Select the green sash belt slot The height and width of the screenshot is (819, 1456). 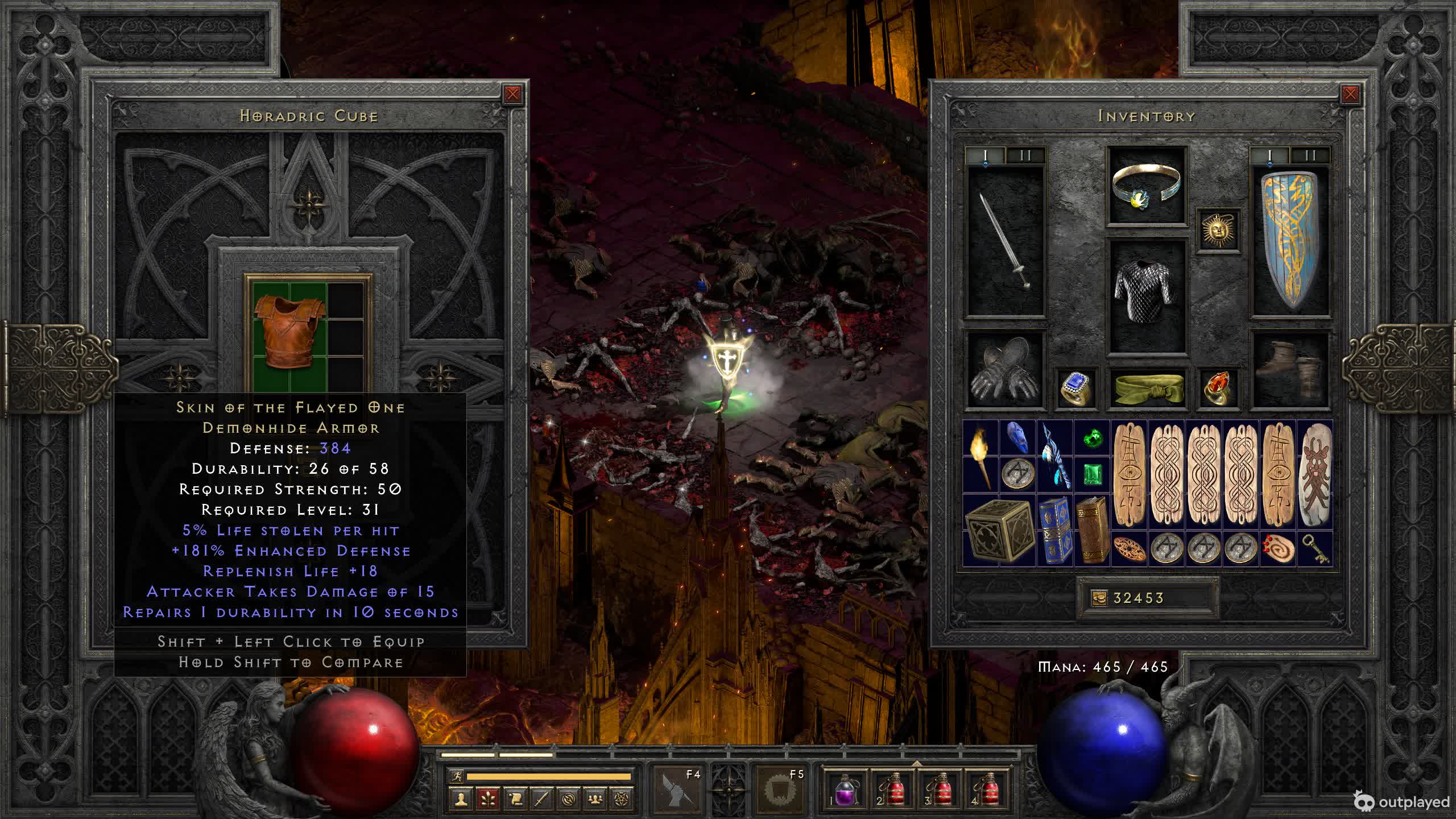click(x=1148, y=388)
